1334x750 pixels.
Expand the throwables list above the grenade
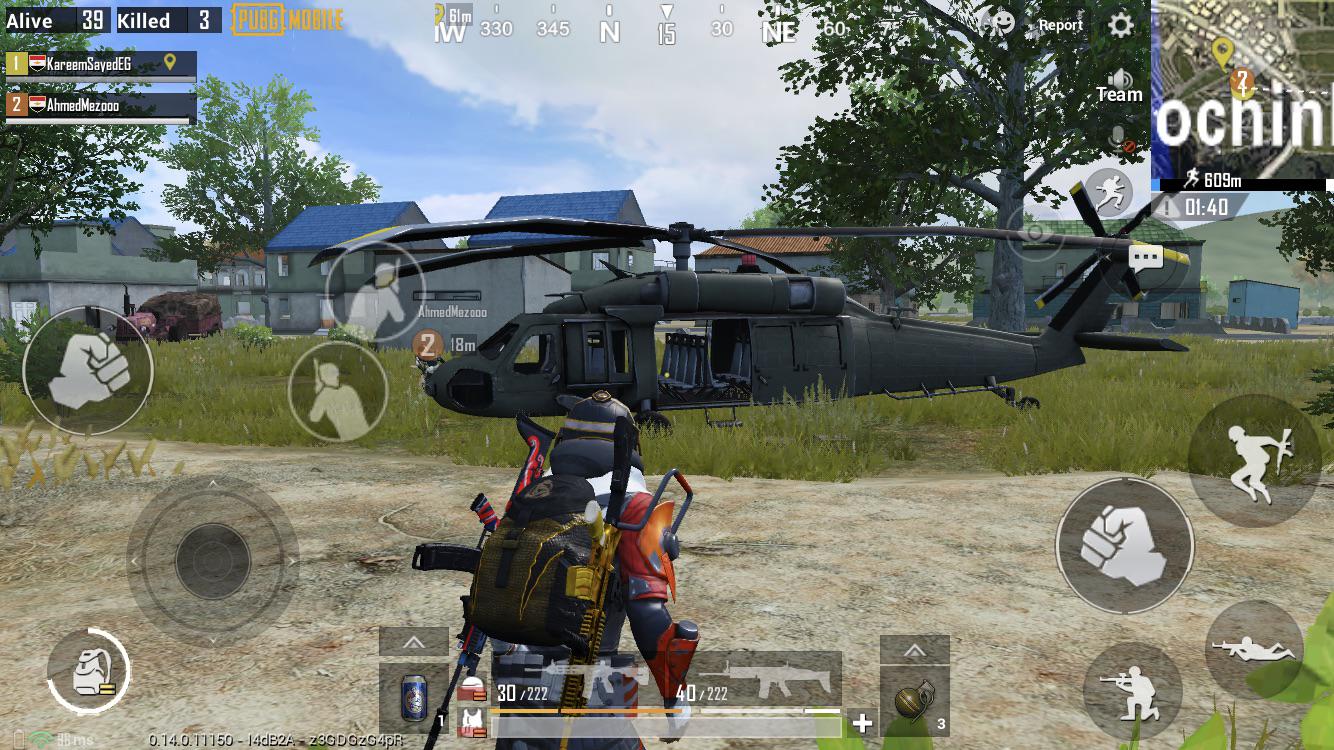[x=914, y=650]
